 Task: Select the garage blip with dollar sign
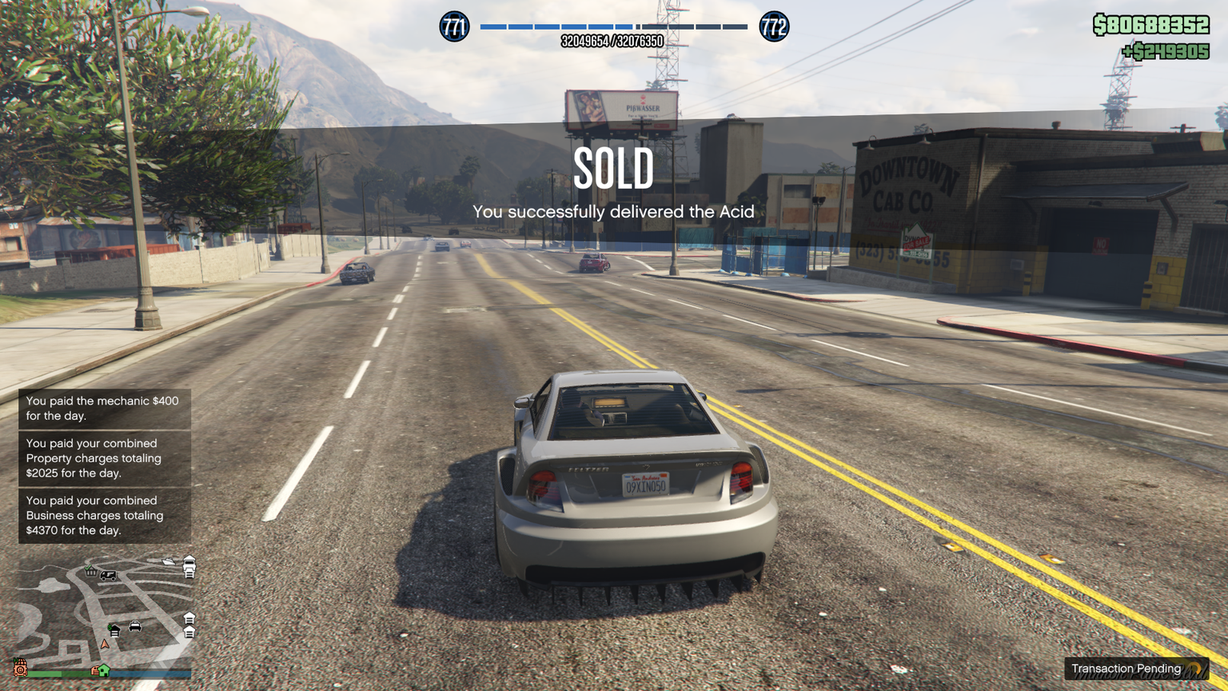coord(114,630)
